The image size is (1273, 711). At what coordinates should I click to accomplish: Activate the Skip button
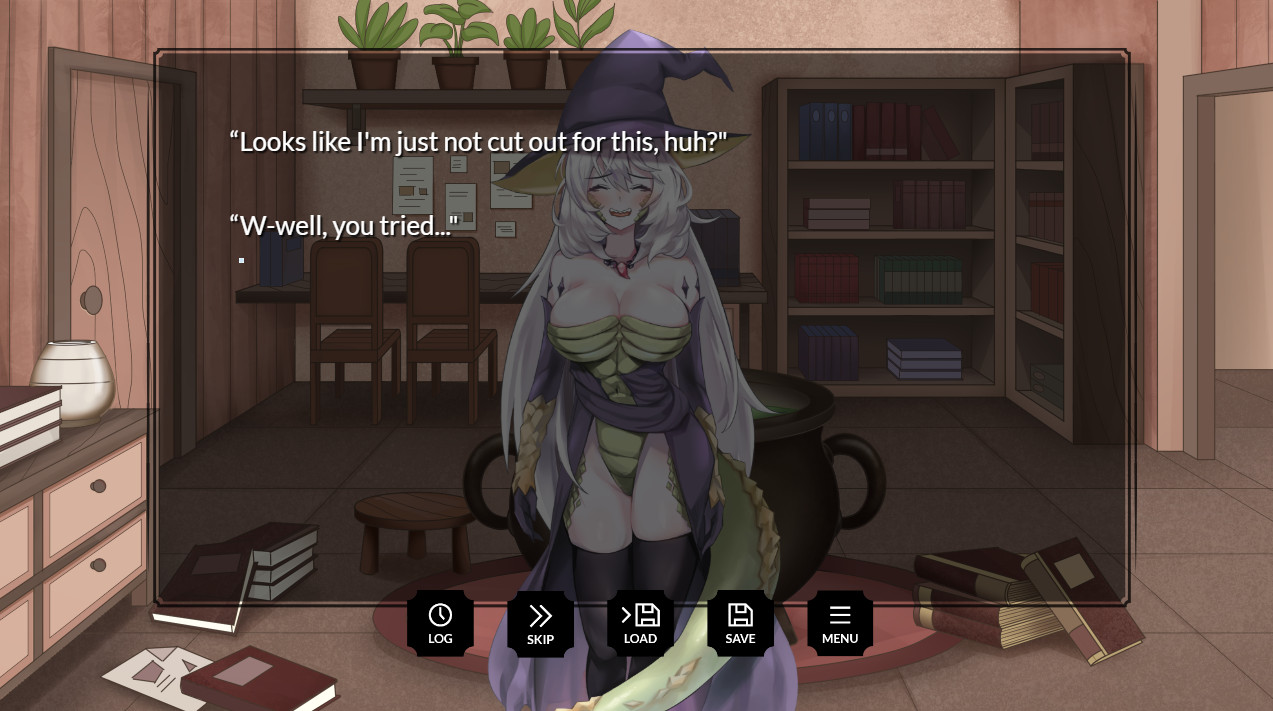click(540, 623)
